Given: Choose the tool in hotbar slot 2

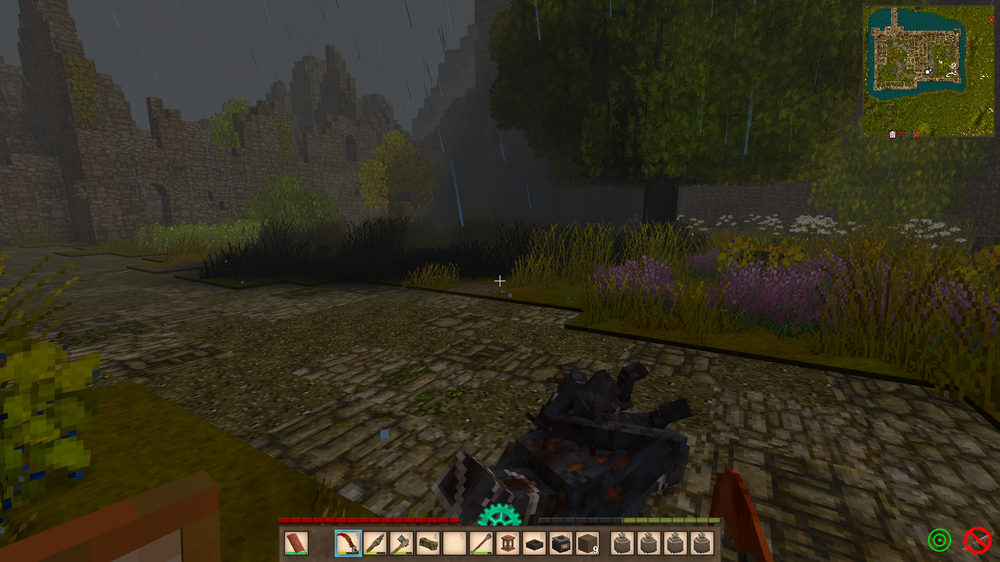Looking at the screenshot, I should [x=375, y=544].
